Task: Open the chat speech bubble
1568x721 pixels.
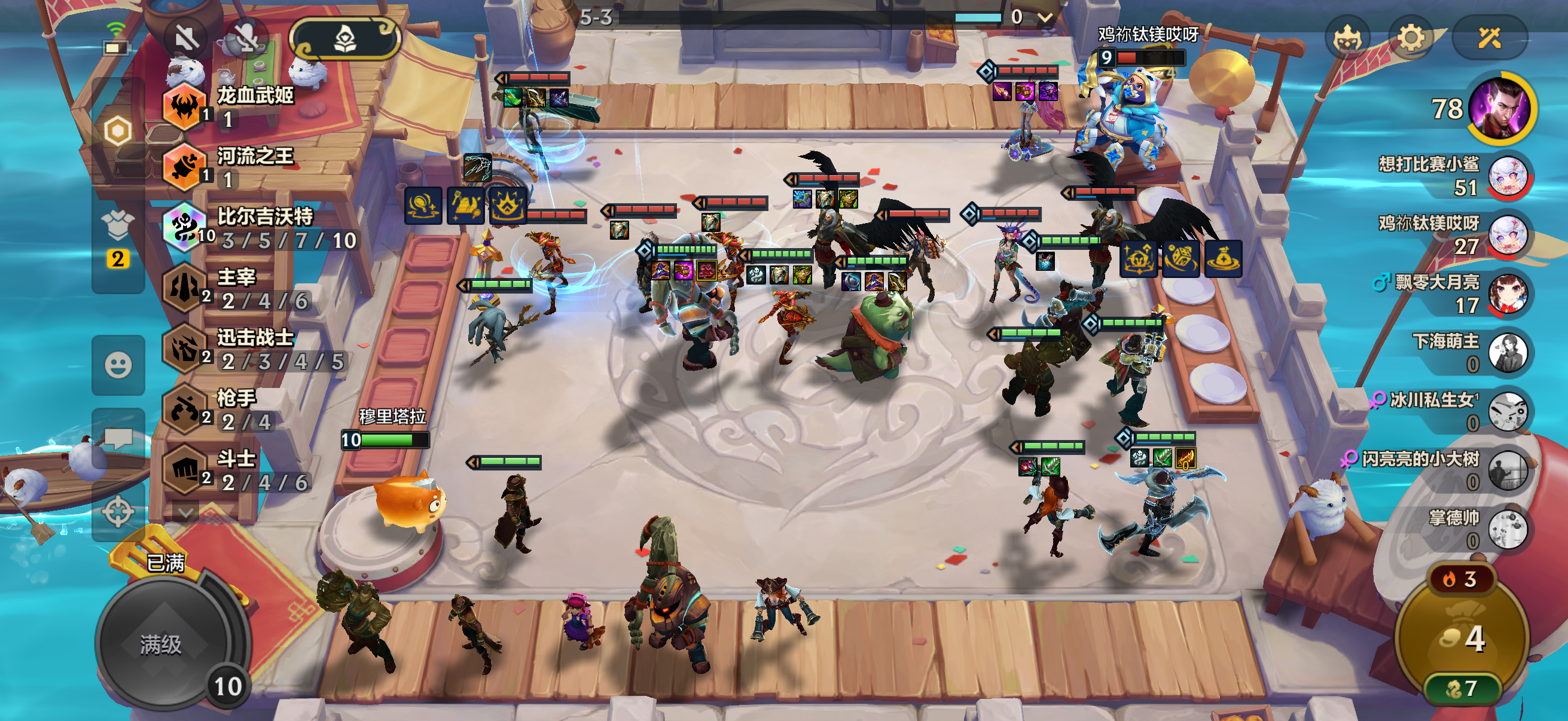Action: (118, 438)
